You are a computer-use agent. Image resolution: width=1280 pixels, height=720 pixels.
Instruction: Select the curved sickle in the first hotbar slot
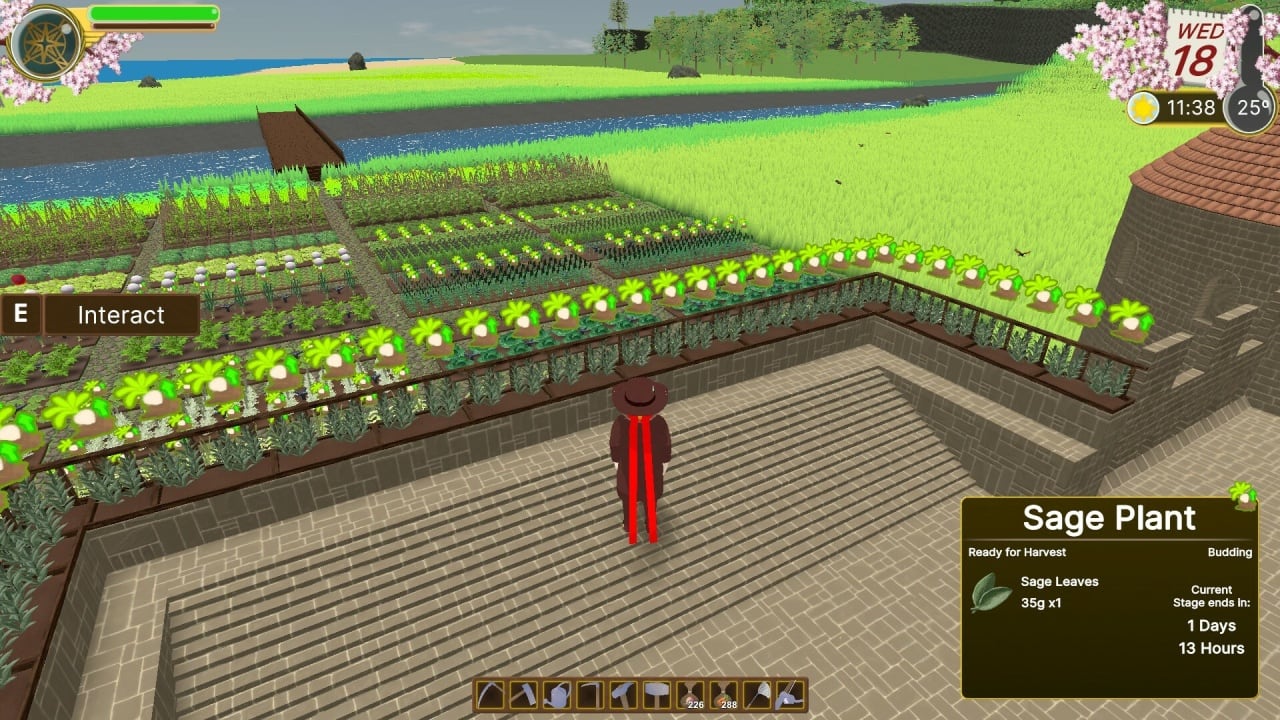[x=491, y=695]
